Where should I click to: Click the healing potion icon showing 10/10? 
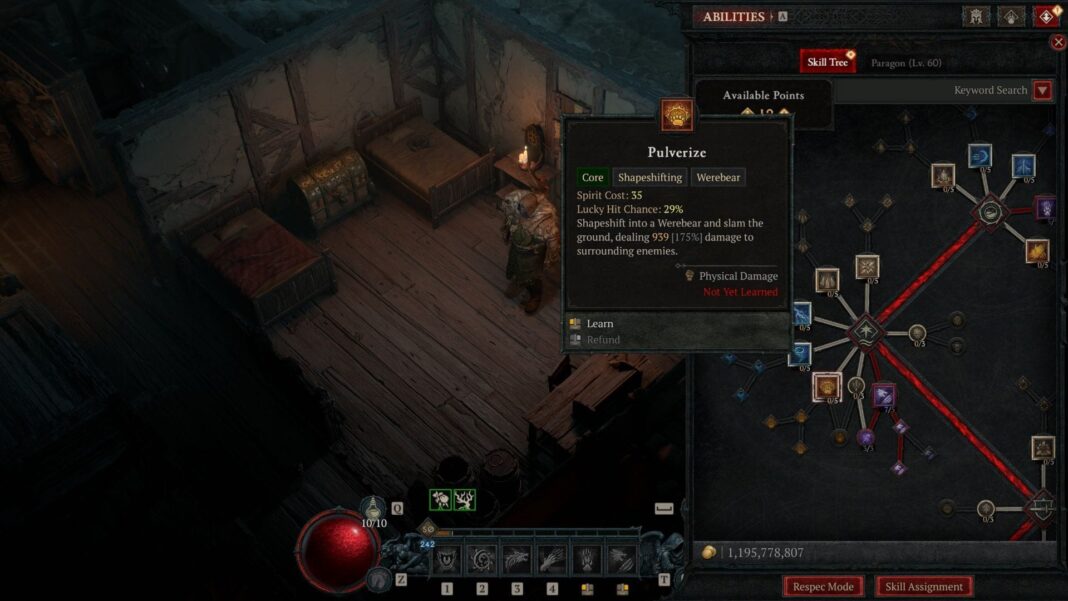tap(374, 508)
